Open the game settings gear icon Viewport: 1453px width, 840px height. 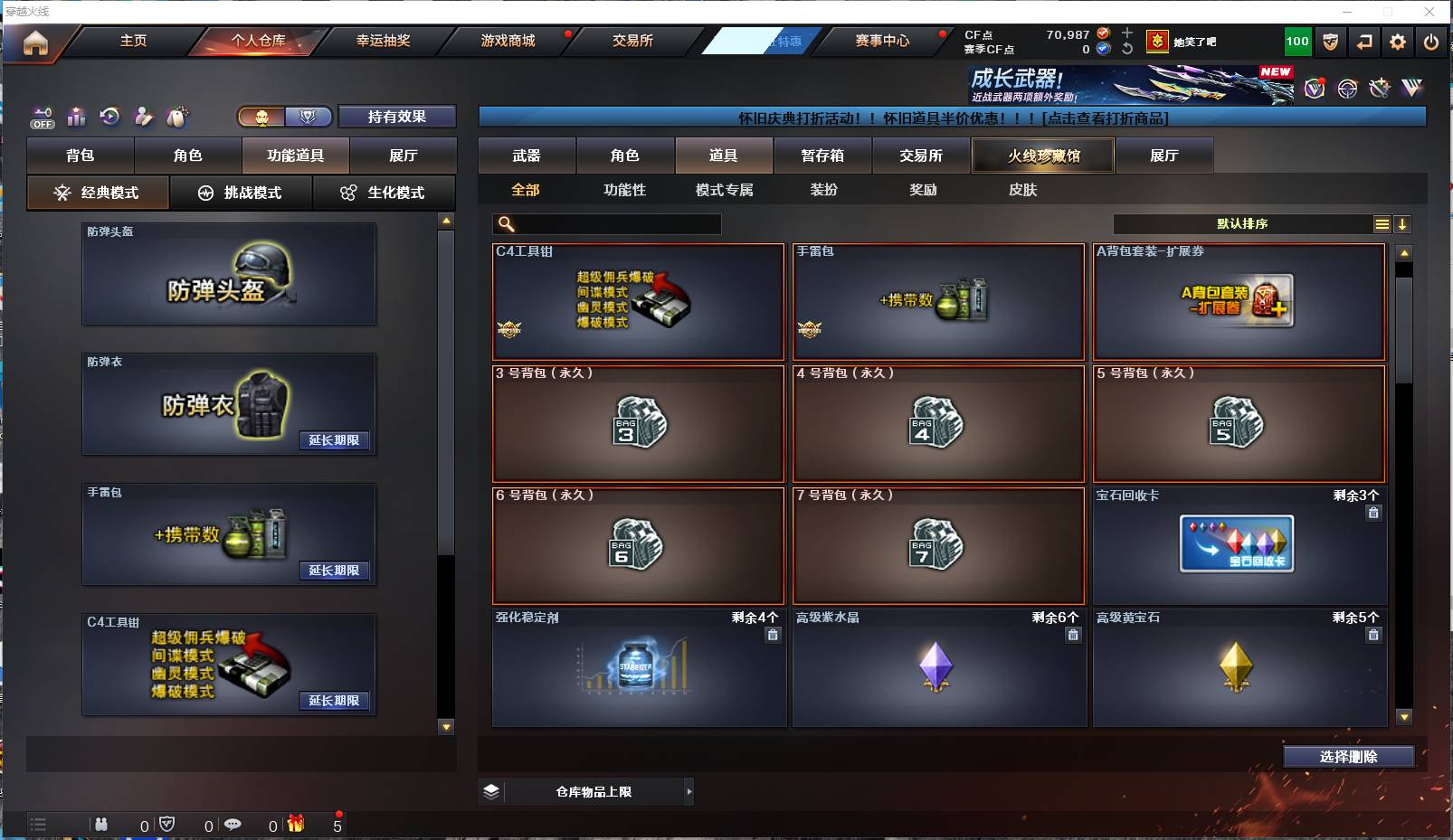[x=1398, y=41]
